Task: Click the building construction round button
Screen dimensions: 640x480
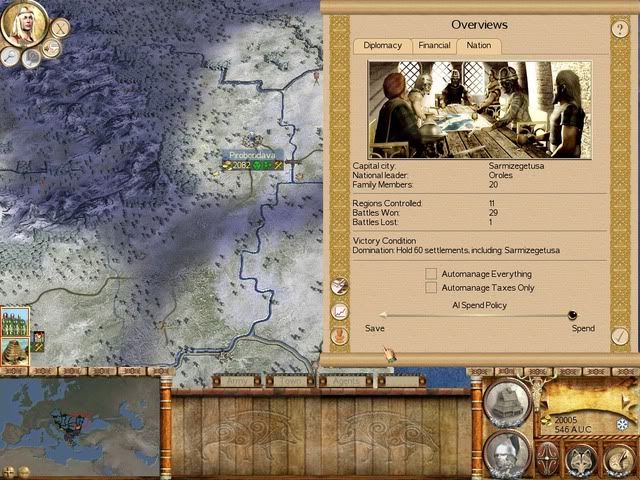Action: pos(506,403)
